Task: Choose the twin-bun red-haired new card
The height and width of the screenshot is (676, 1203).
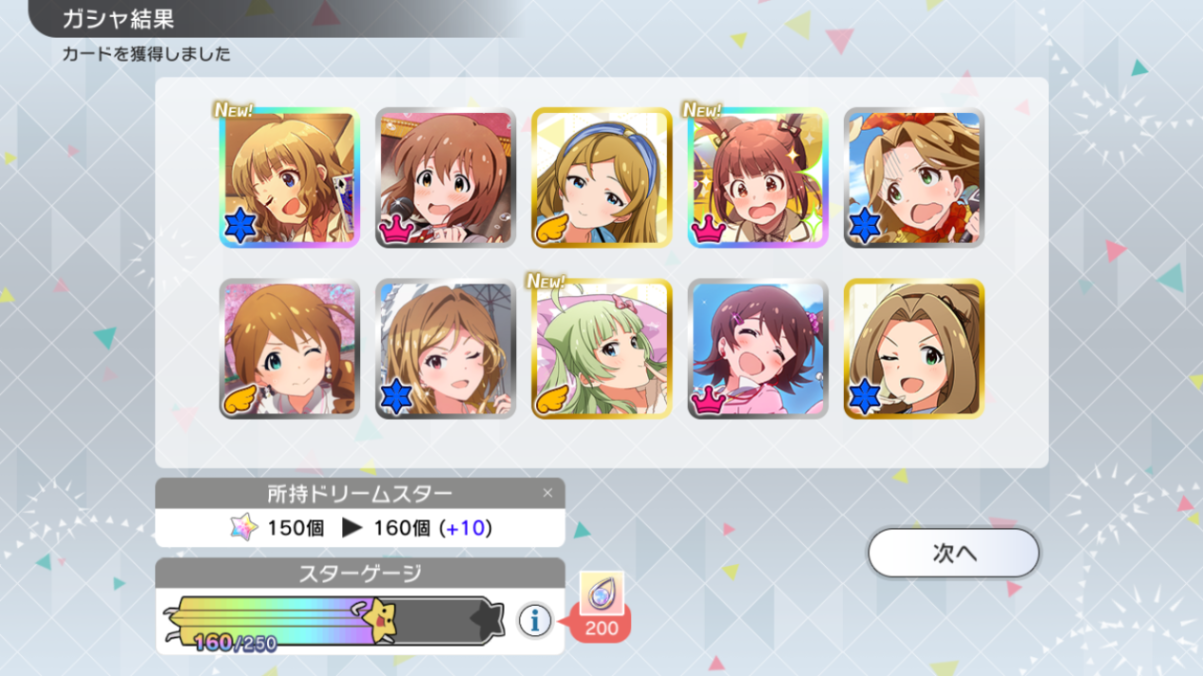Action: [757, 178]
